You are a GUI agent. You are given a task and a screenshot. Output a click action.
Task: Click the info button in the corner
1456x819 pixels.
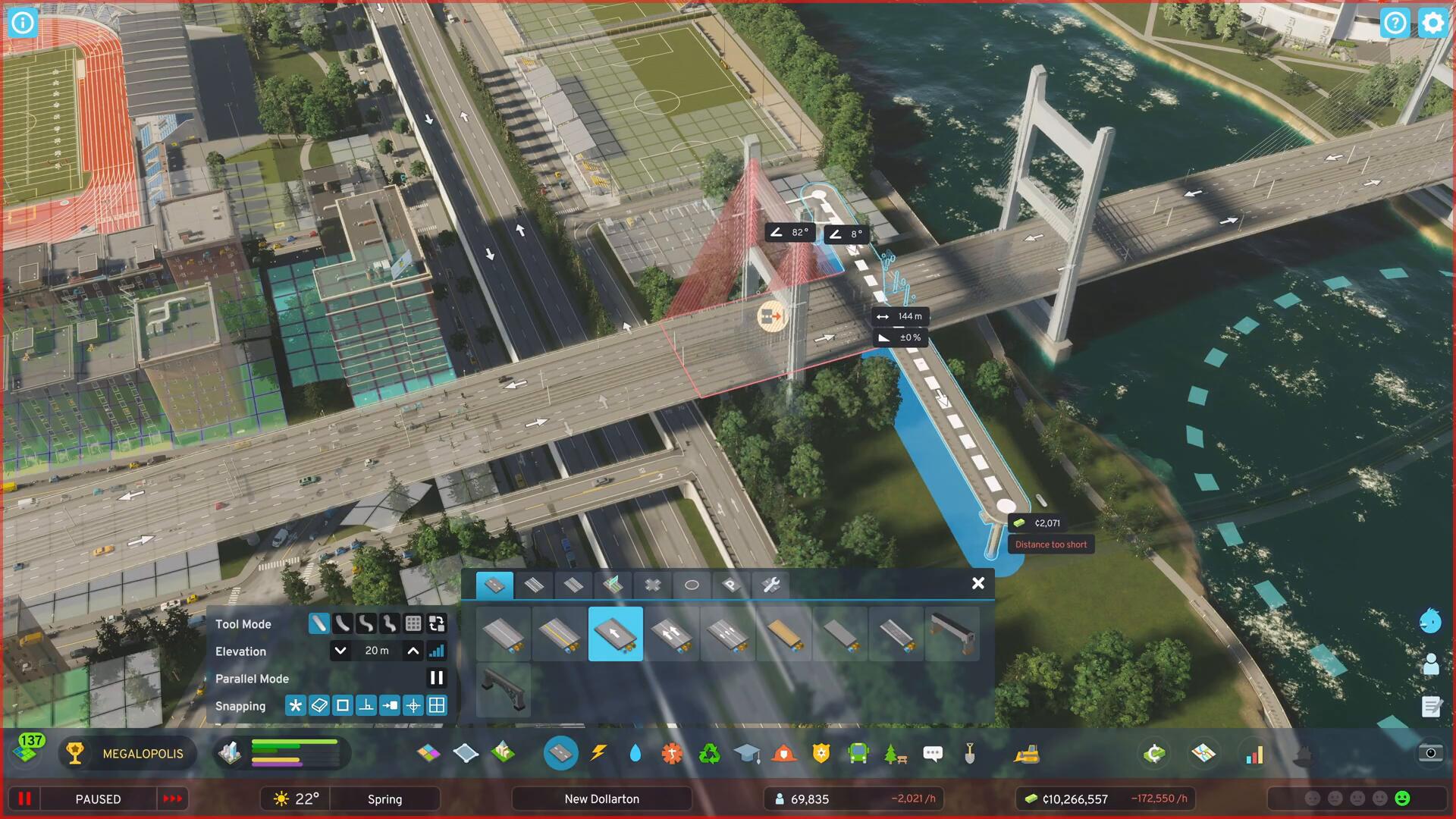tap(23, 23)
